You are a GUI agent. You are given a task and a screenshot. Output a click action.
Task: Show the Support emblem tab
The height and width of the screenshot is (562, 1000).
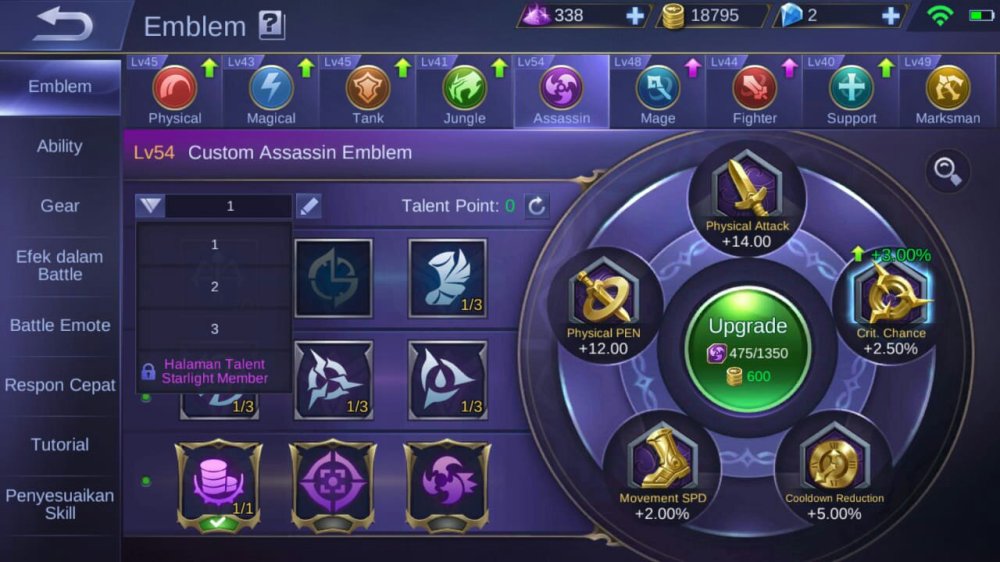click(x=851, y=92)
